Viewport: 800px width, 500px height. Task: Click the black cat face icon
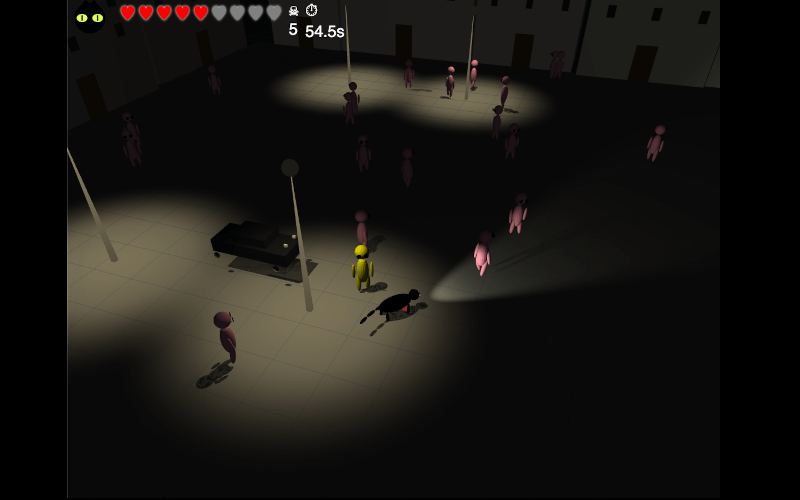pos(90,17)
